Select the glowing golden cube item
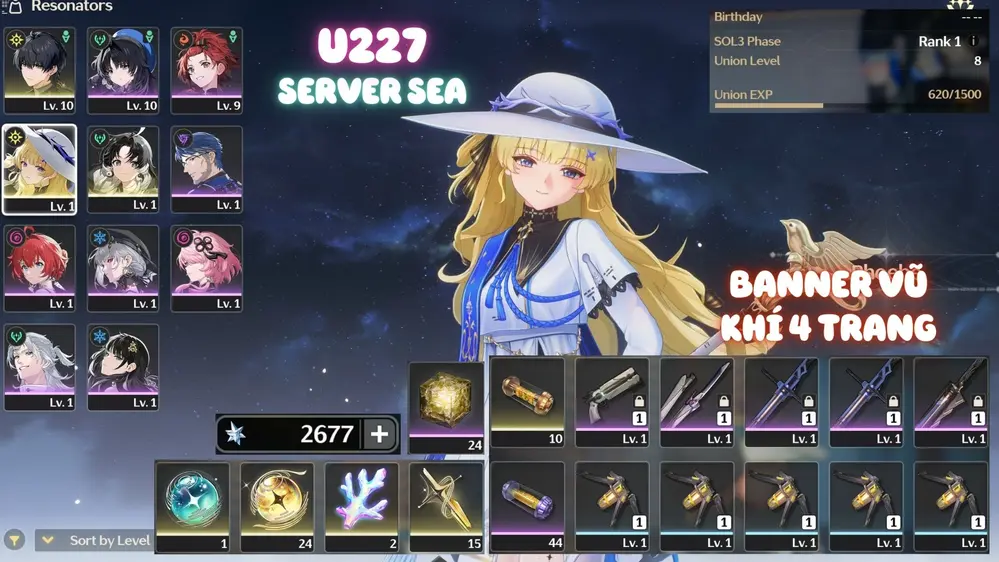The image size is (999, 562). pos(446,406)
